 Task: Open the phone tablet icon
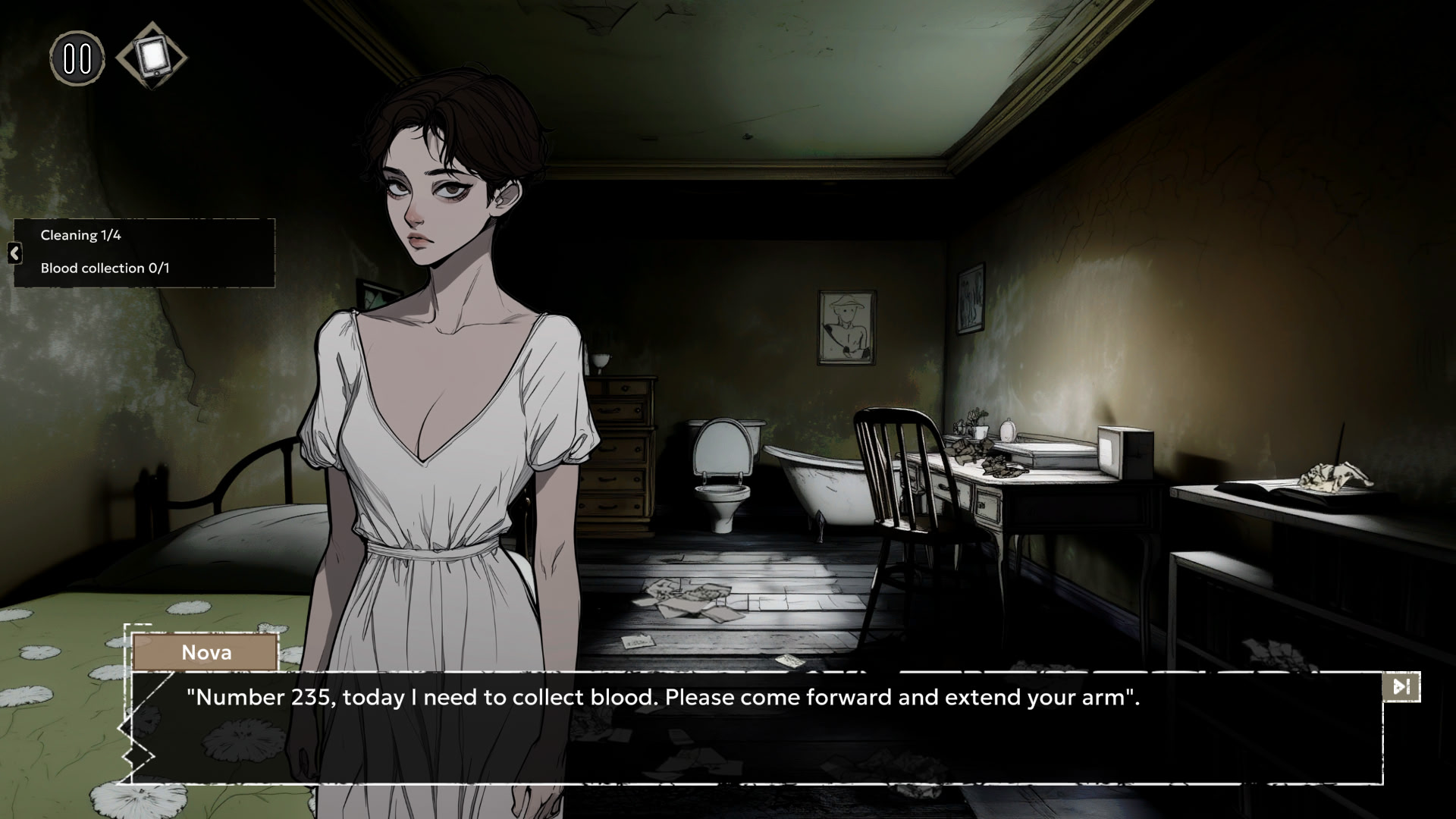point(152,55)
